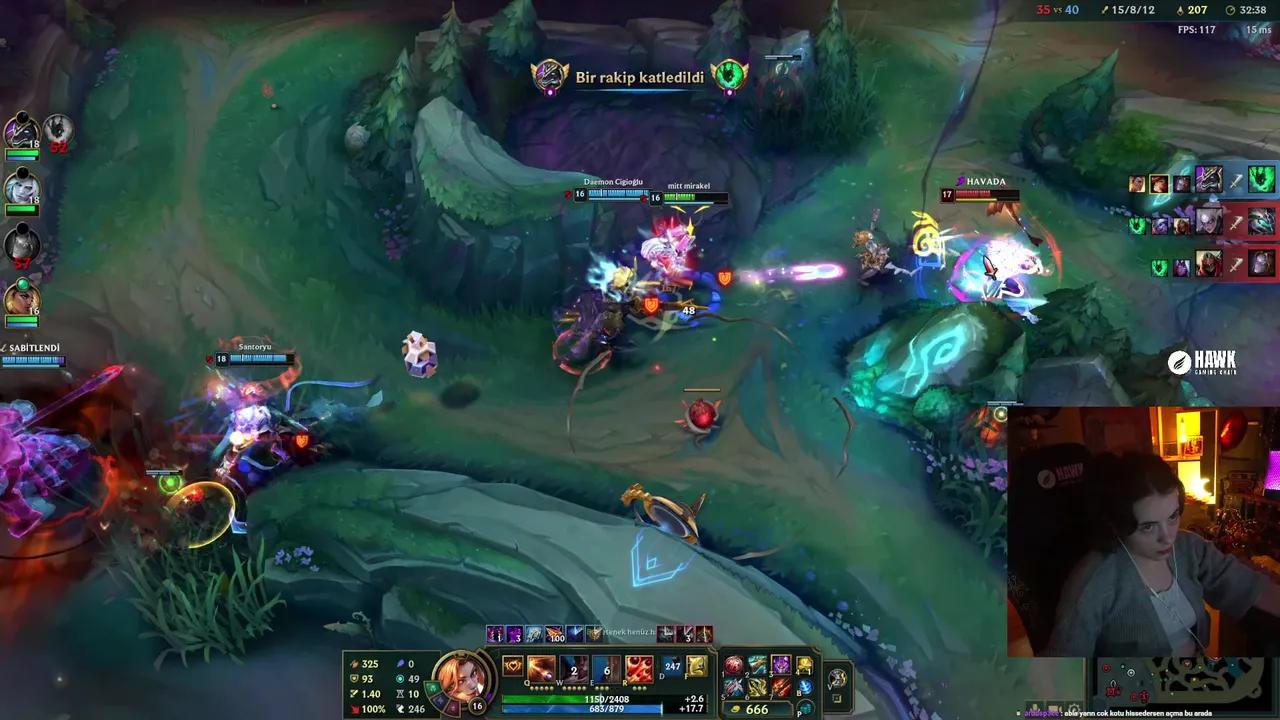The width and height of the screenshot is (1280, 720).
Task: Toggle the camera lock beside the minimap
Action: click(x=838, y=696)
